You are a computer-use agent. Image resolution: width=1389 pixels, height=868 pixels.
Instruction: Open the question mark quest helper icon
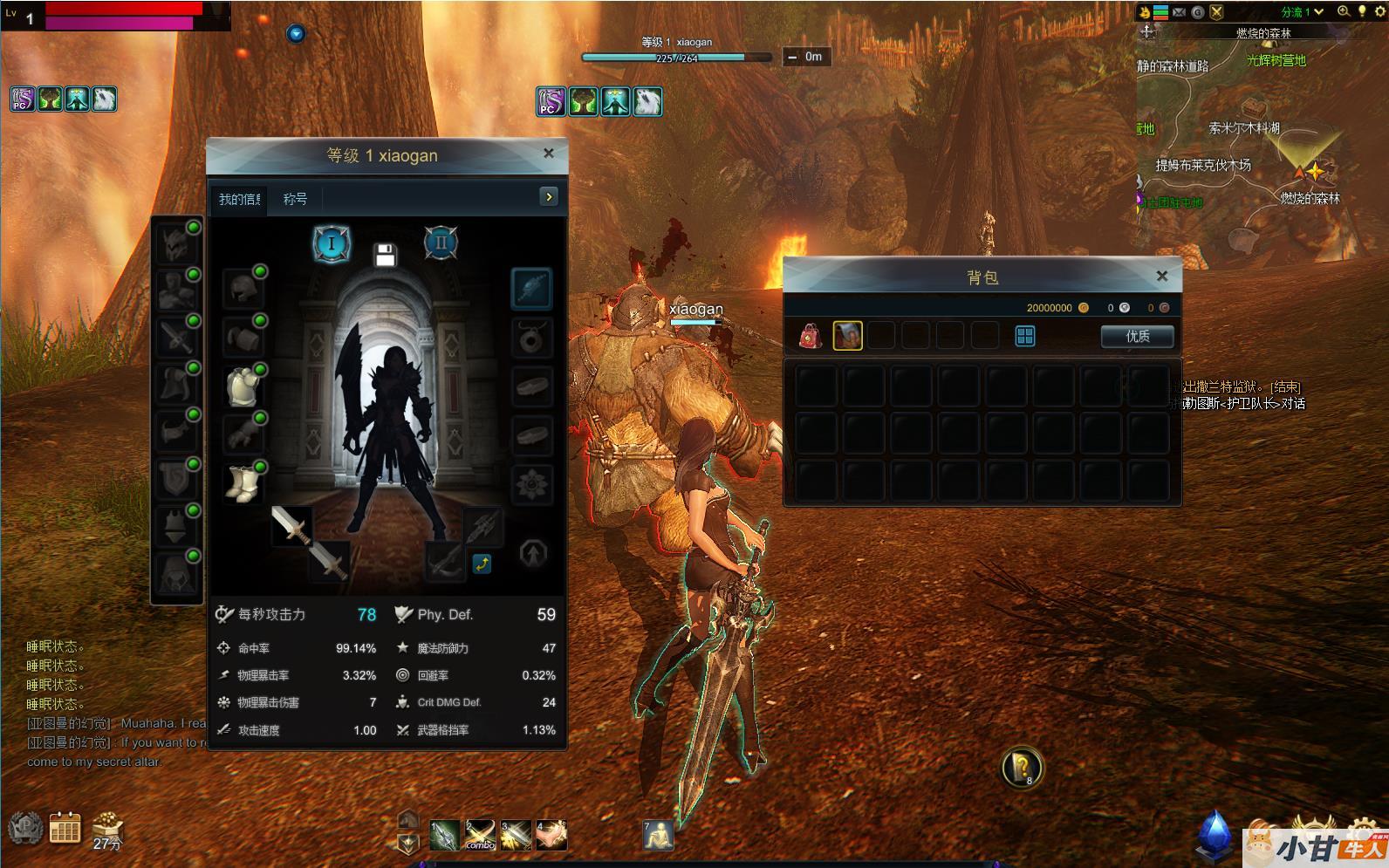(x=1020, y=768)
